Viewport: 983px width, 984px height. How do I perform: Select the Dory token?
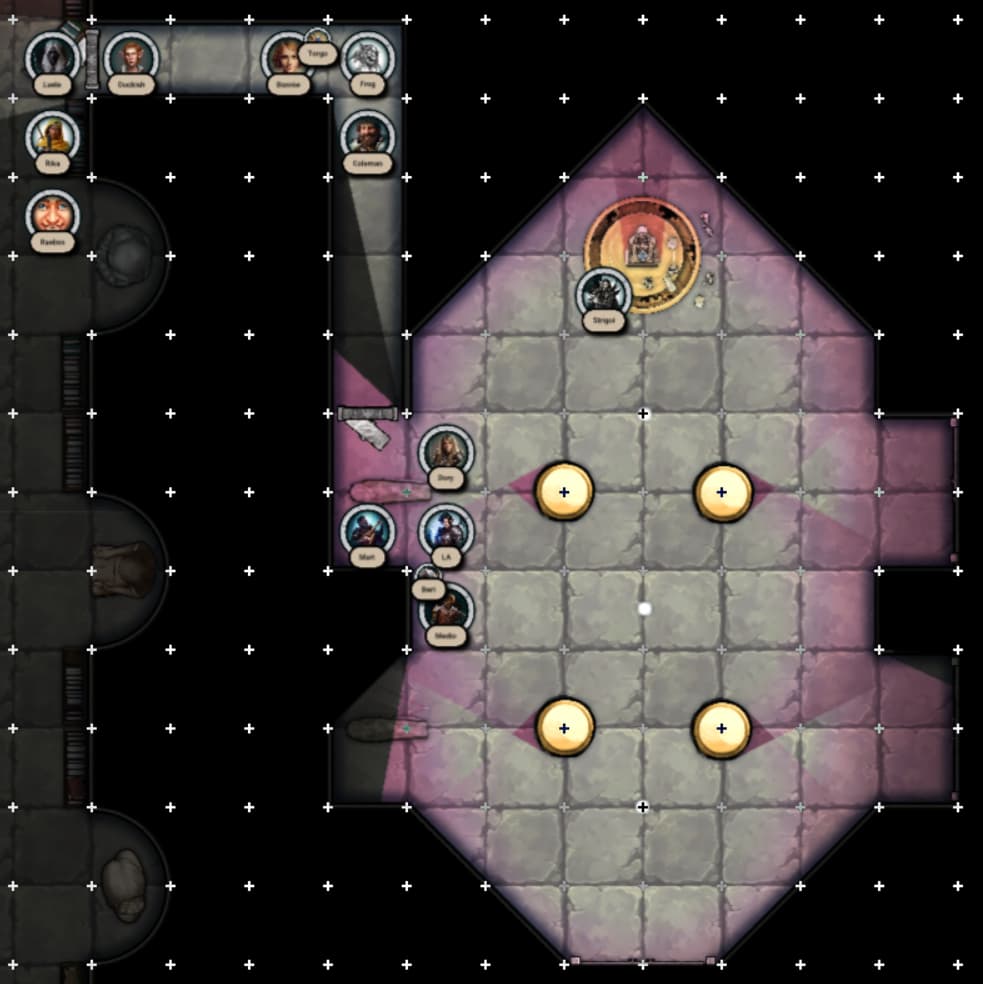coord(446,453)
